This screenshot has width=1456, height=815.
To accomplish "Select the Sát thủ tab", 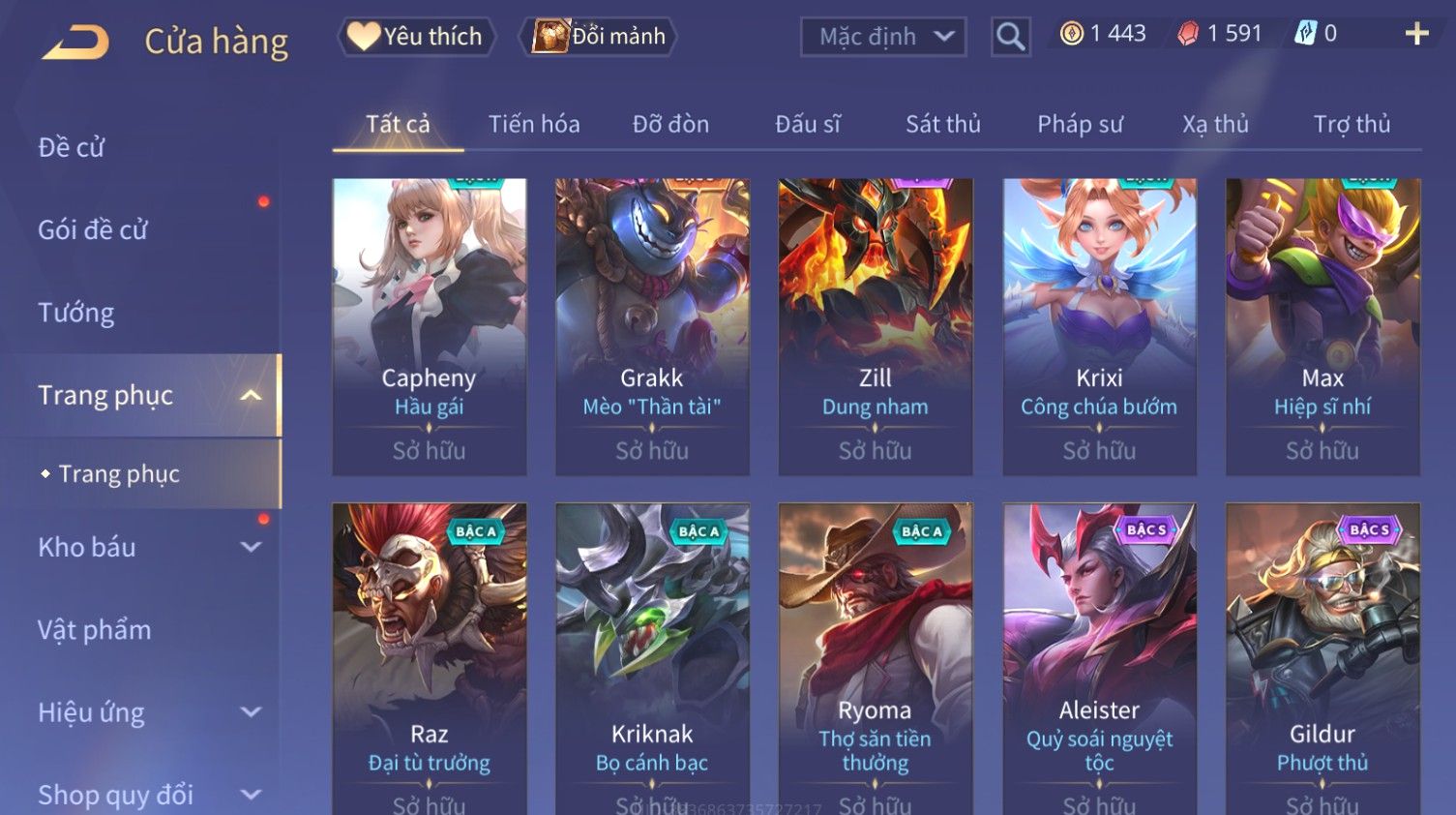I will [942, 125].
